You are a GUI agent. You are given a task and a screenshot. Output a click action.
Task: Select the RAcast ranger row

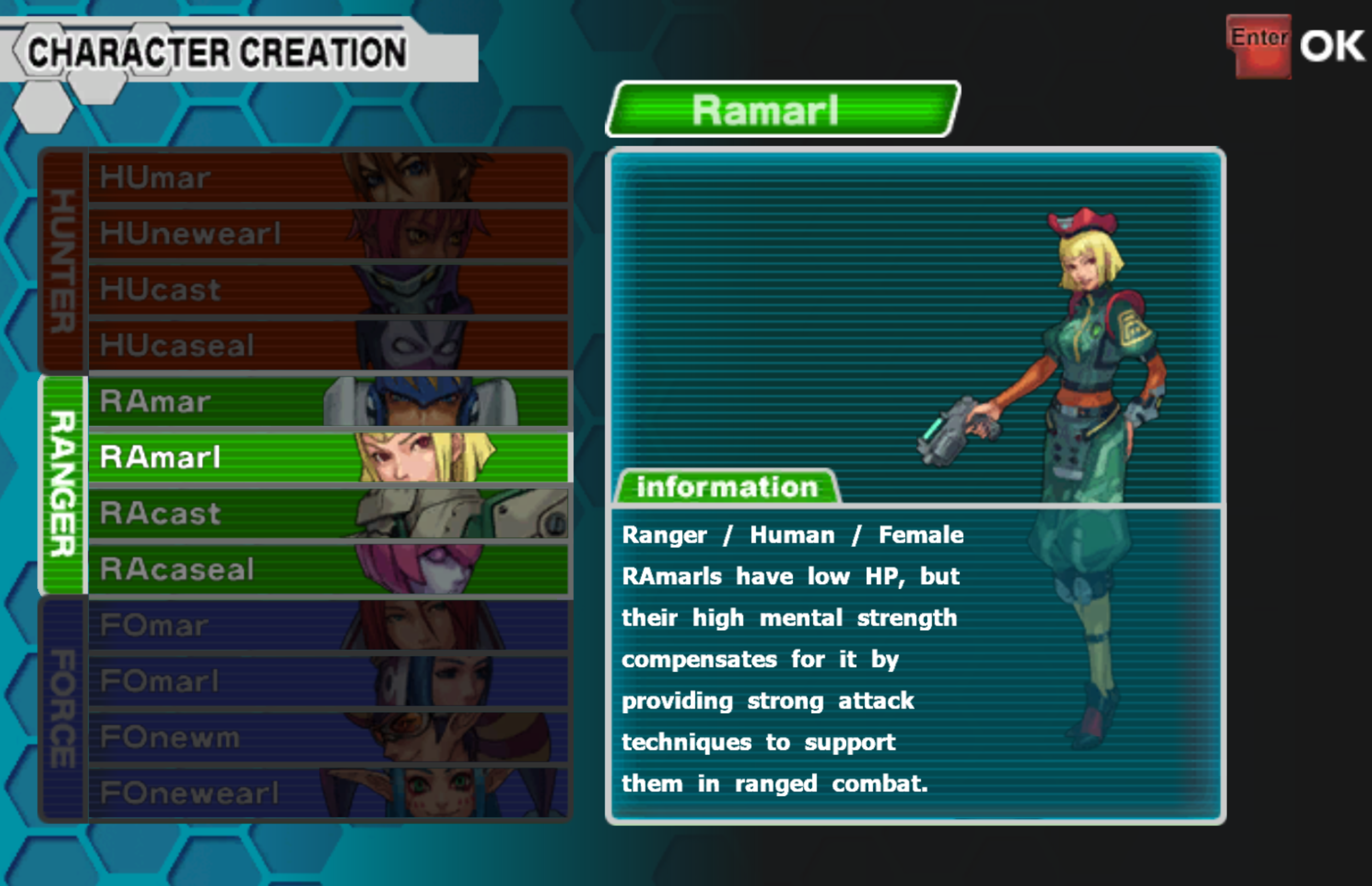pos(328,513)
